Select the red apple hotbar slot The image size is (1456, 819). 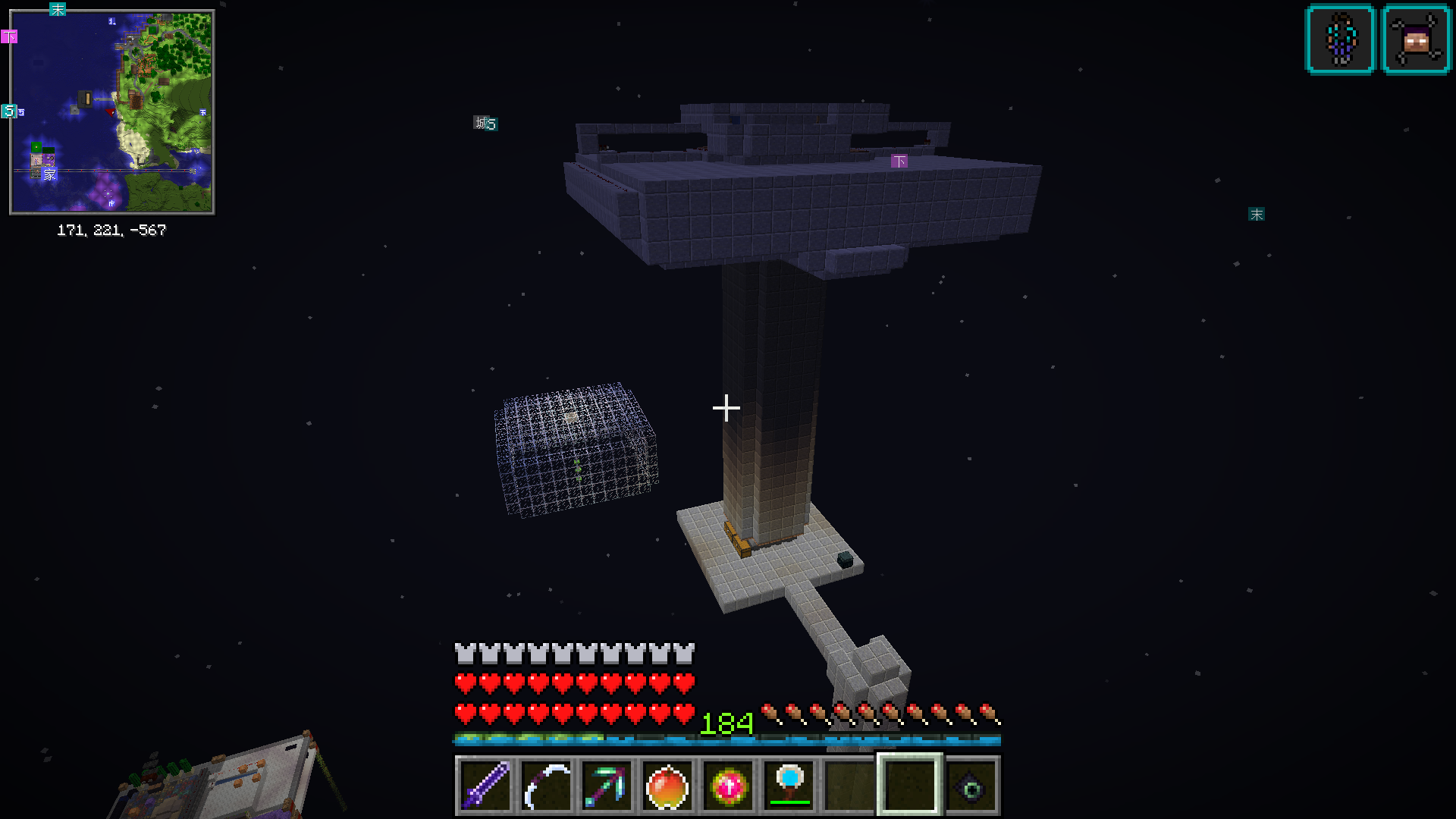pyautogui.click(x=667, y=786)
